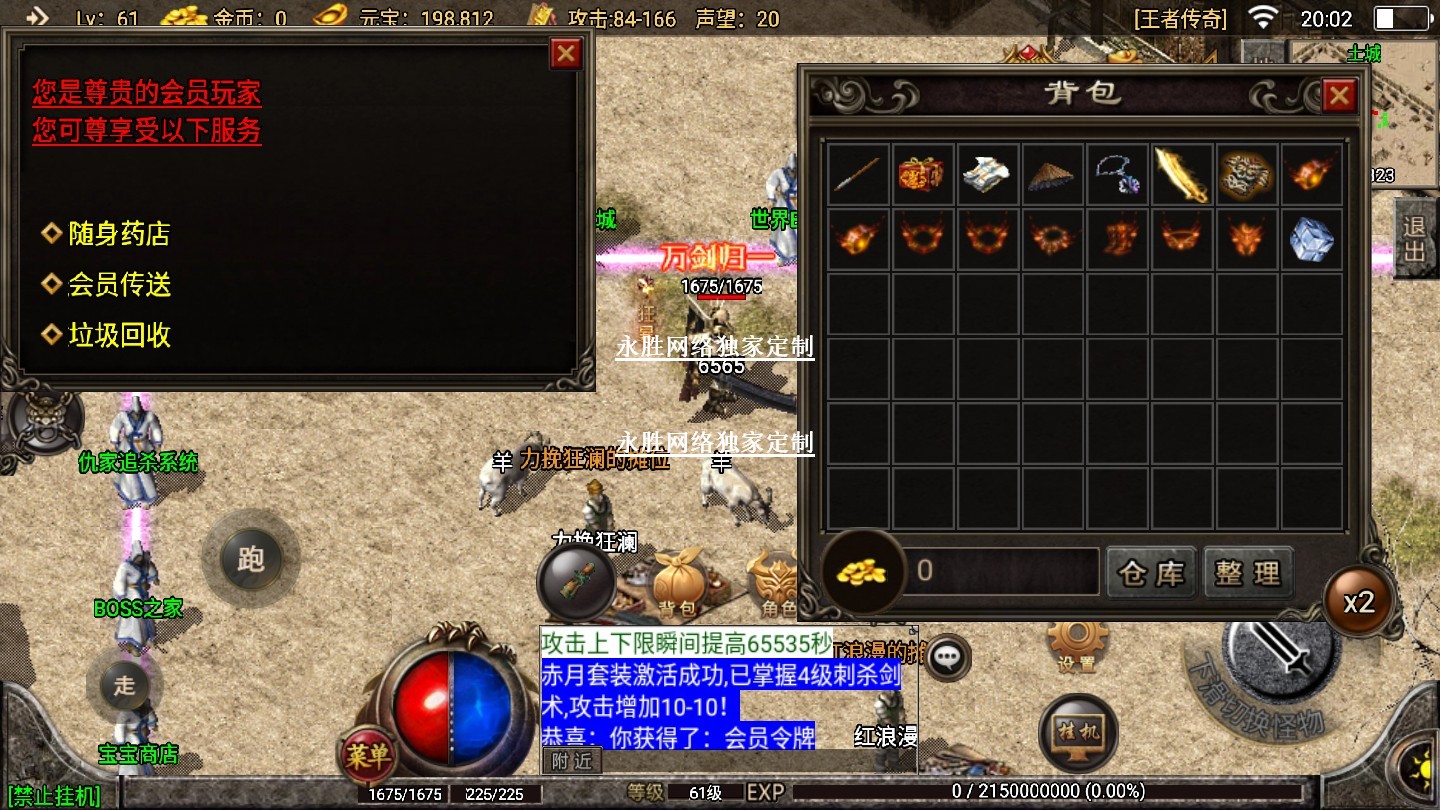Viewport: 1440px width, 810px height.
Task: Toggle the x2 speed button
Action: tap(1359, 603)
